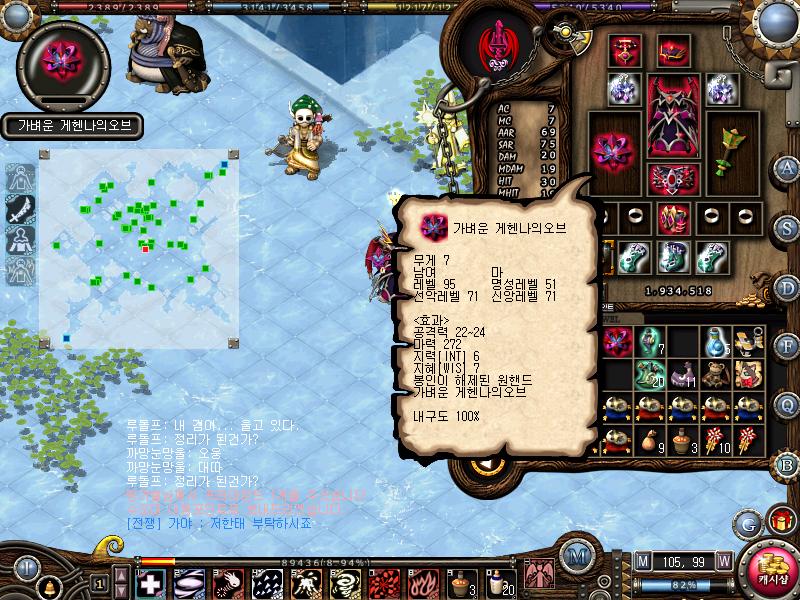Click the equipped green scepter slot
This screenshot has width=800, height=600.
(731, 150)
